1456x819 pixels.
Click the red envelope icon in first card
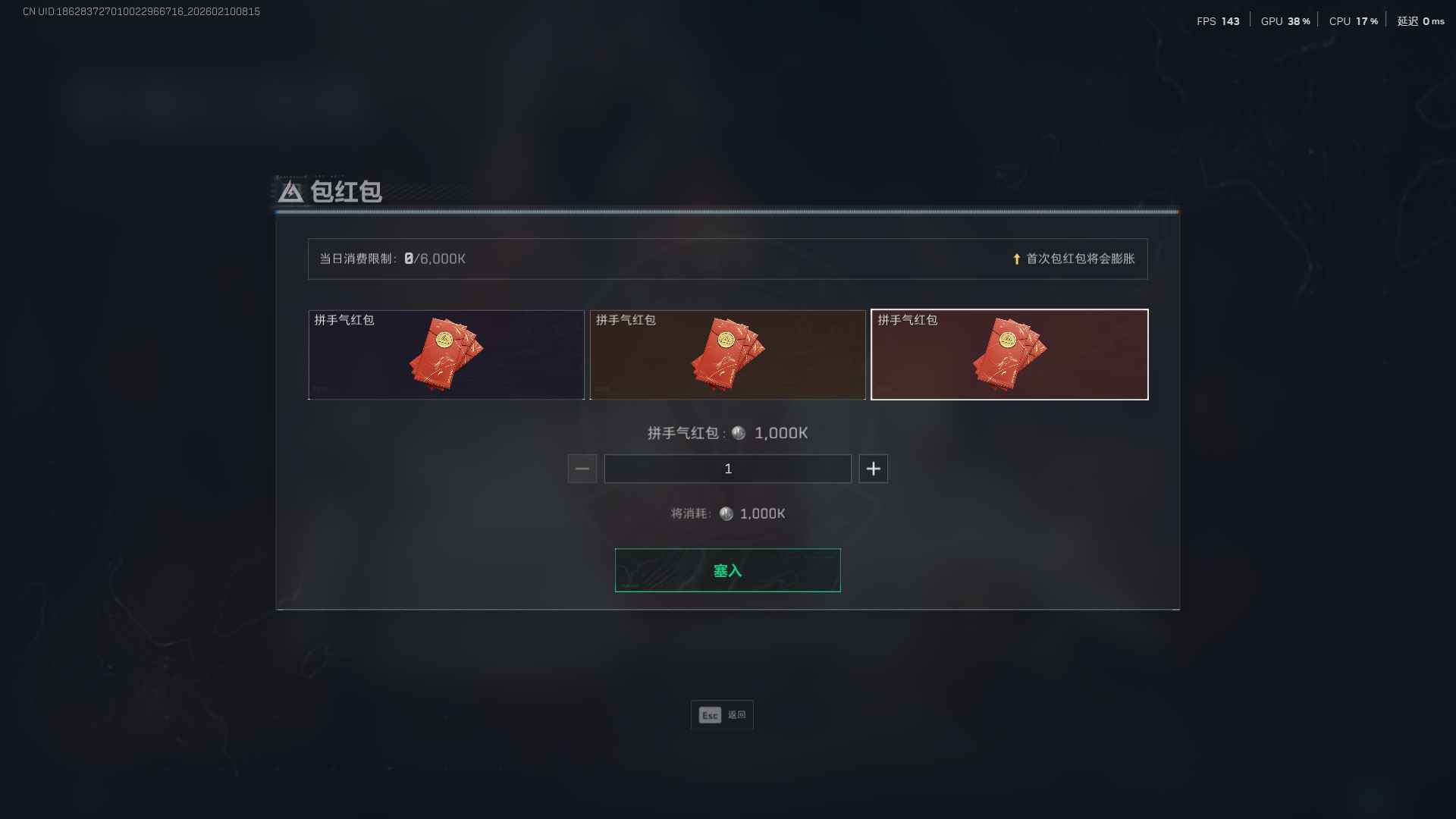coord(446,353)
